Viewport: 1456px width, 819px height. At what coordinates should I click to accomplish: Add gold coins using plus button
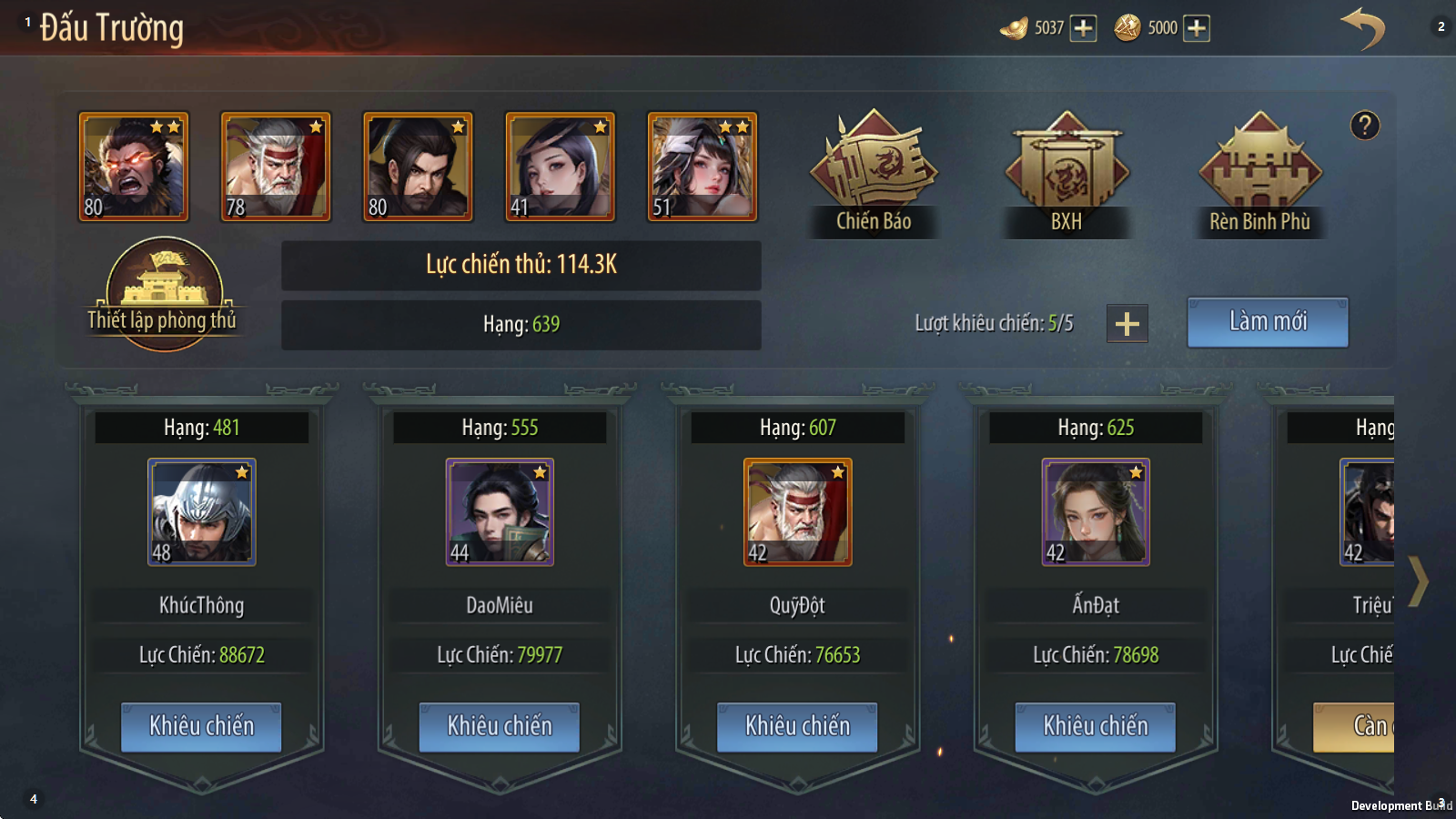click(x=1197, y=28)
